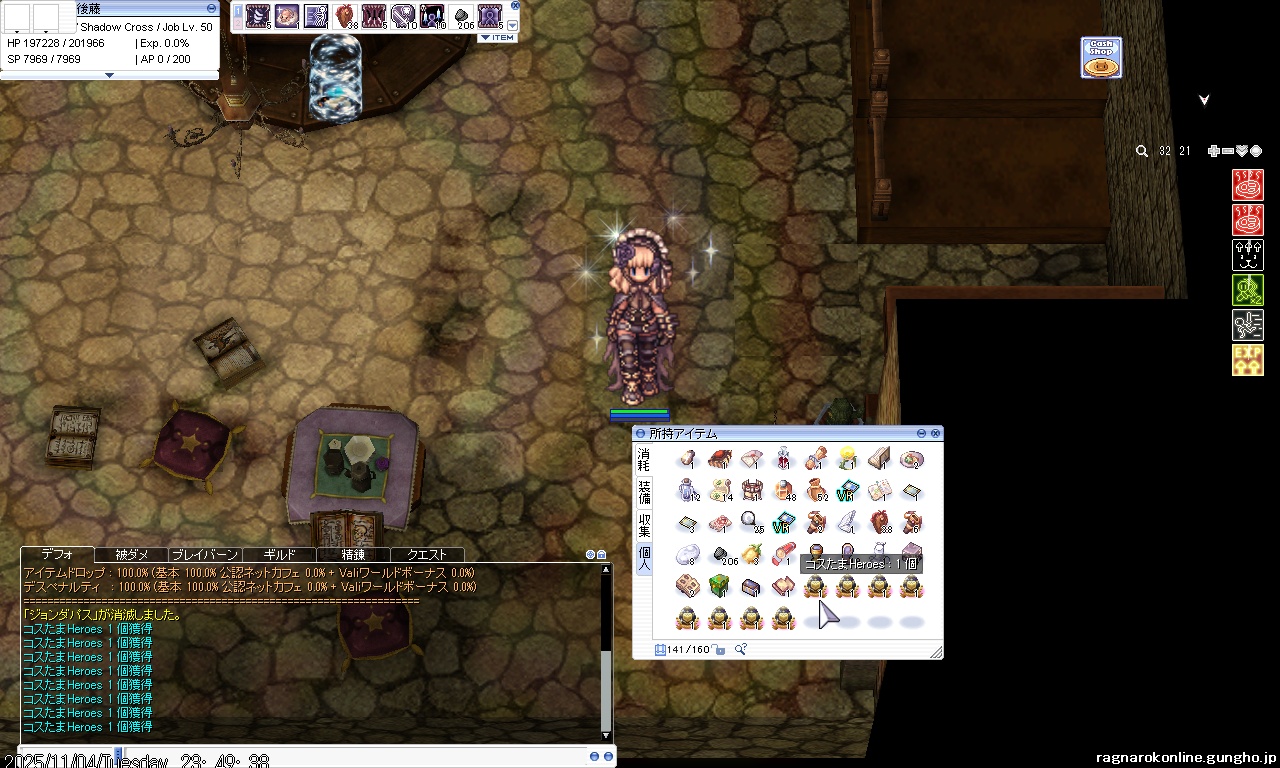Viewport: 1280px width, 768px height.
Task: Use the dark stone stack of 206 in the hotbar
Action: [461, 16]
